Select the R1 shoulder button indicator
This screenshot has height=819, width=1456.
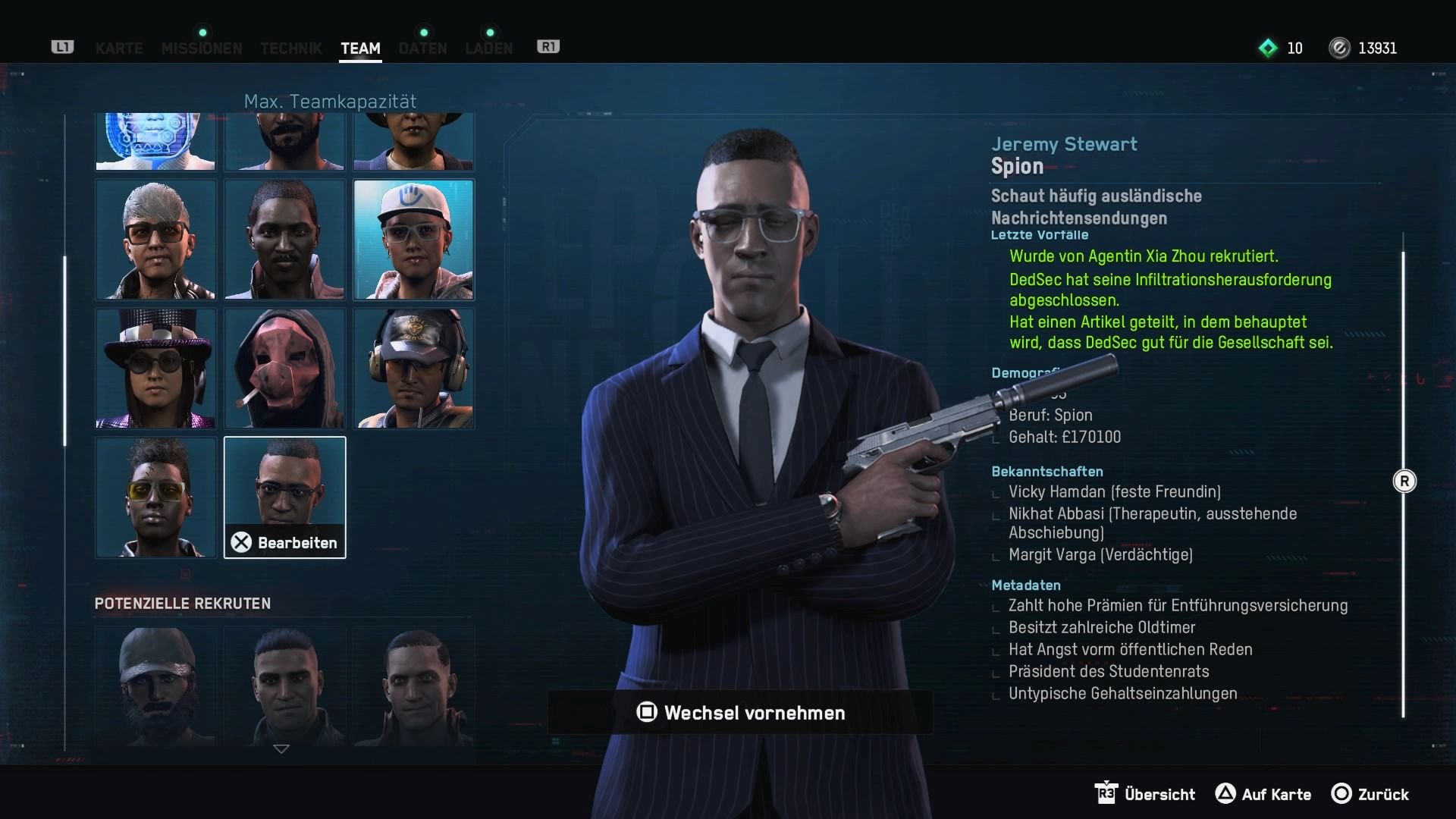point(548,46)
